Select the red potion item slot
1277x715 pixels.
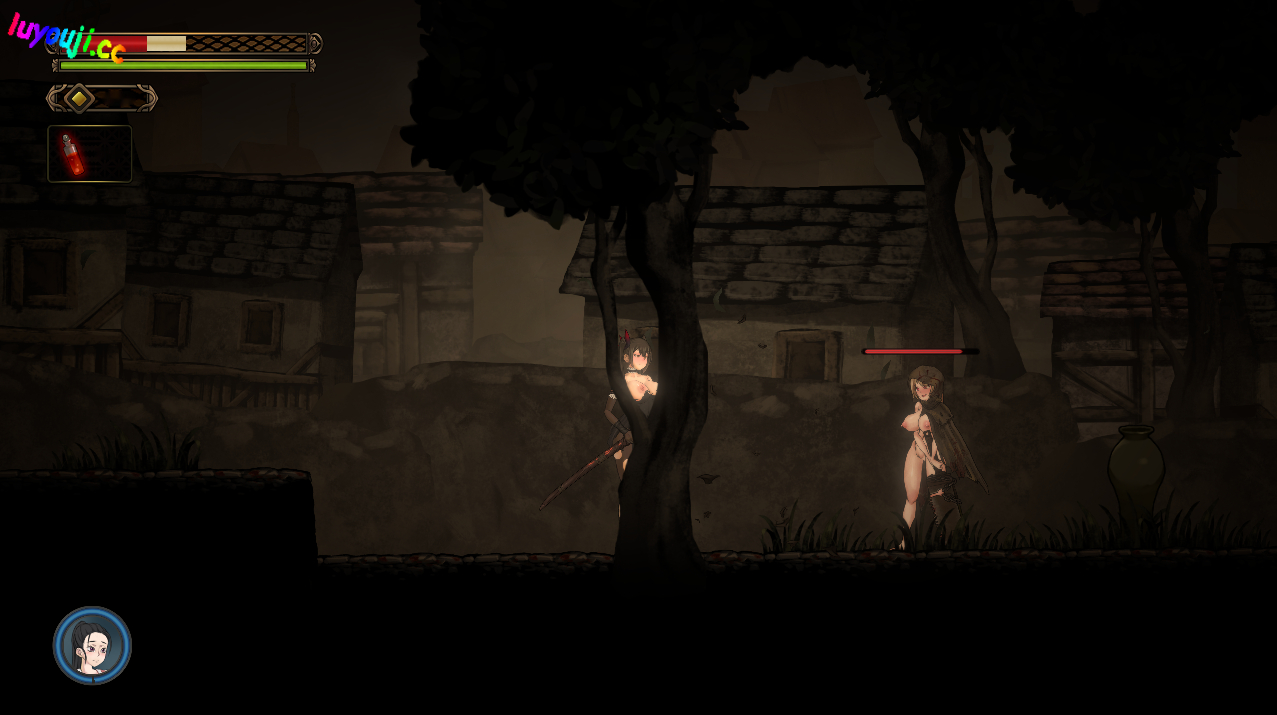(89, 153)
